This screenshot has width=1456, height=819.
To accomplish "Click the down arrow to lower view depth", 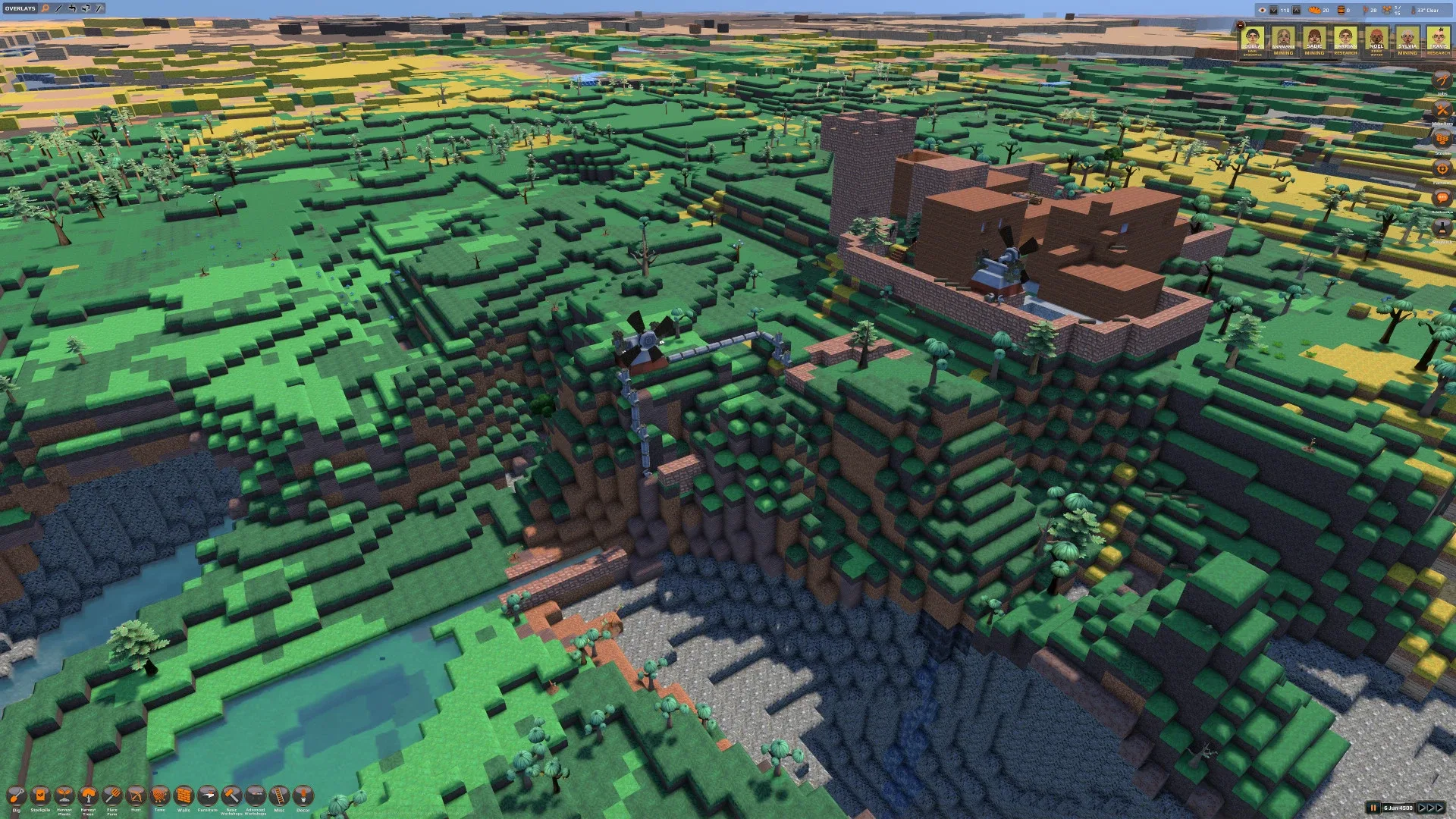I will click(x=1274, y=10).
